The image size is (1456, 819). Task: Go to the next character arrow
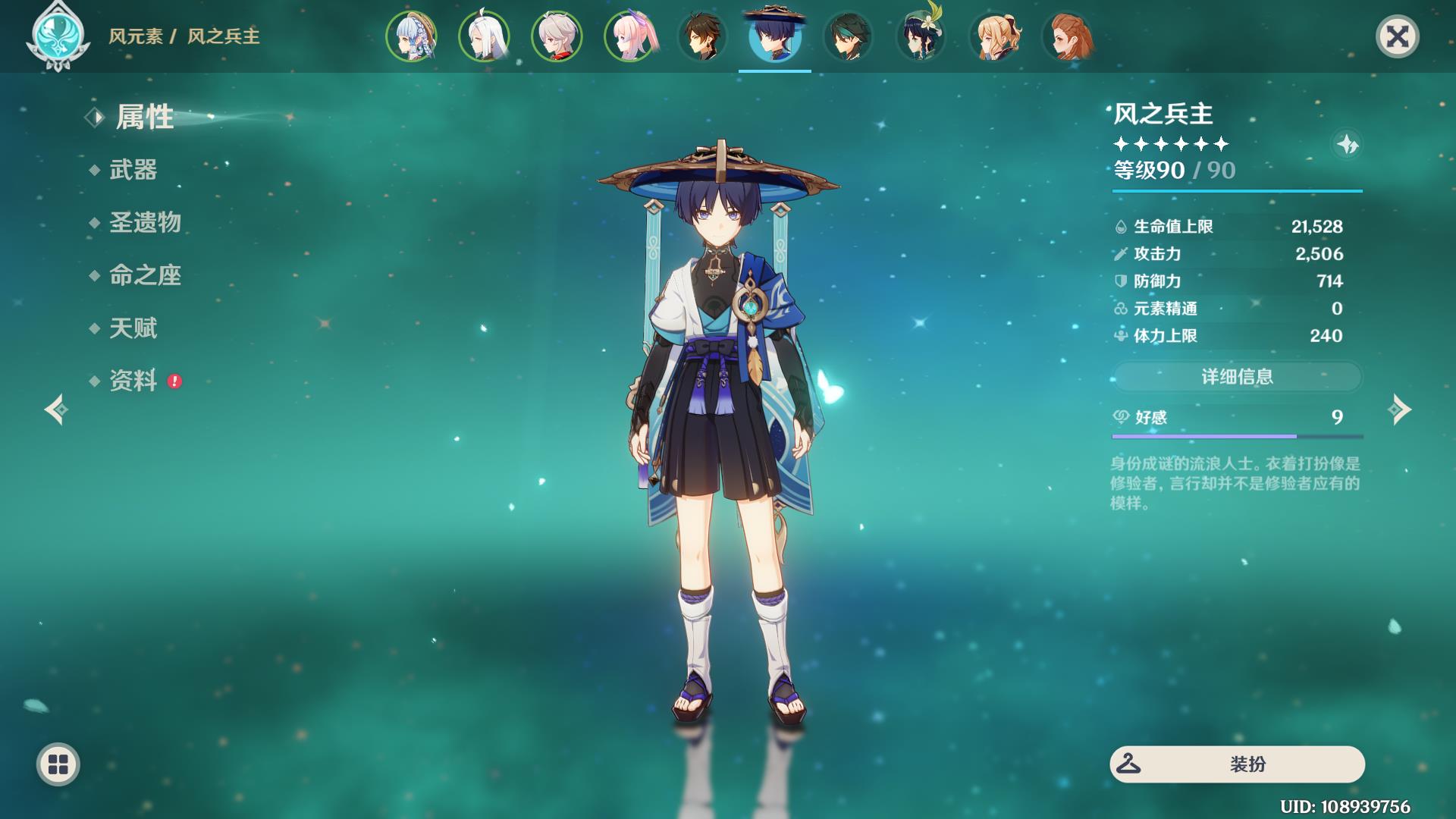tap(1399, 409)
